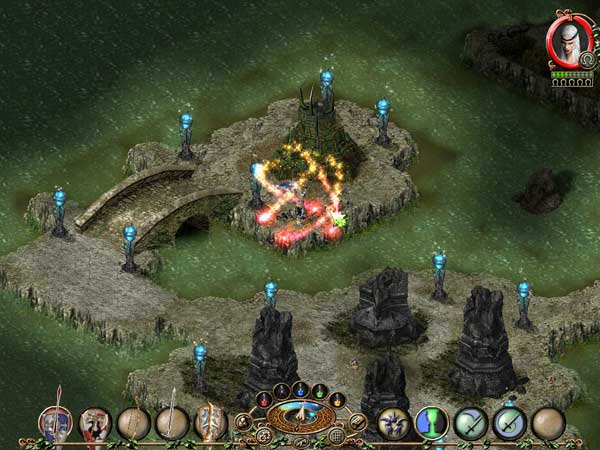The height and width of the screenshot is (450, 600).
Task: Select the spear and blue shield weapon slot
Action: click(56, 423)
